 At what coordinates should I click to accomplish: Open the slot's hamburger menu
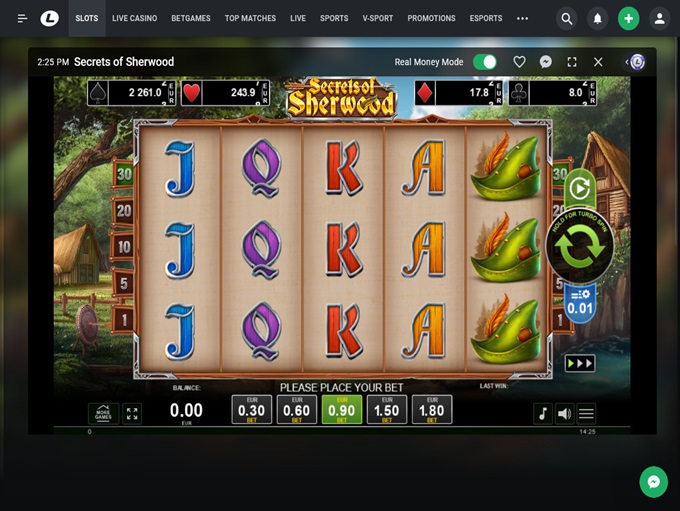(x=587, y=413)
